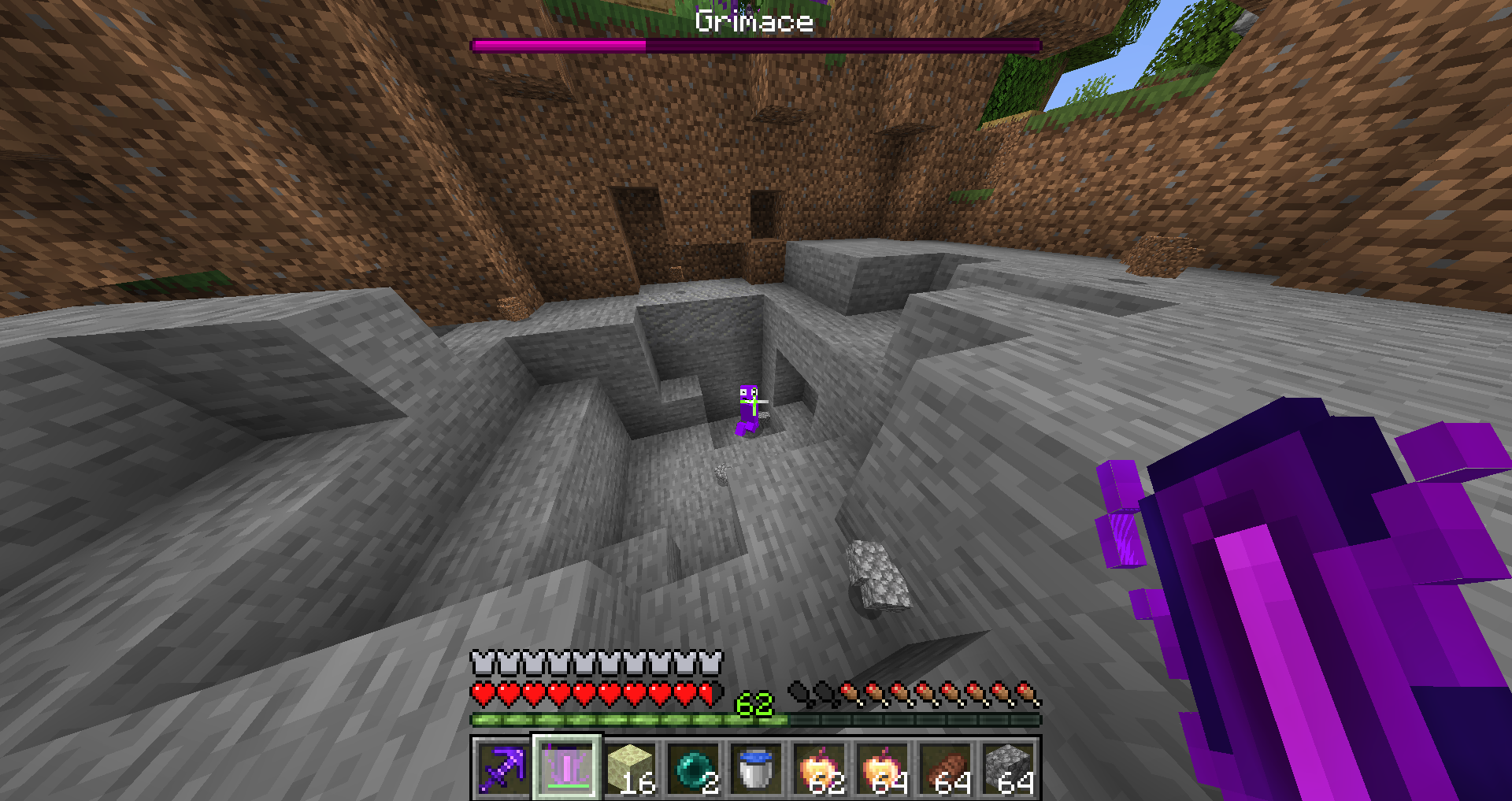
Task: Click the Grimace boss health bar
Action: [x=756, y=45]
